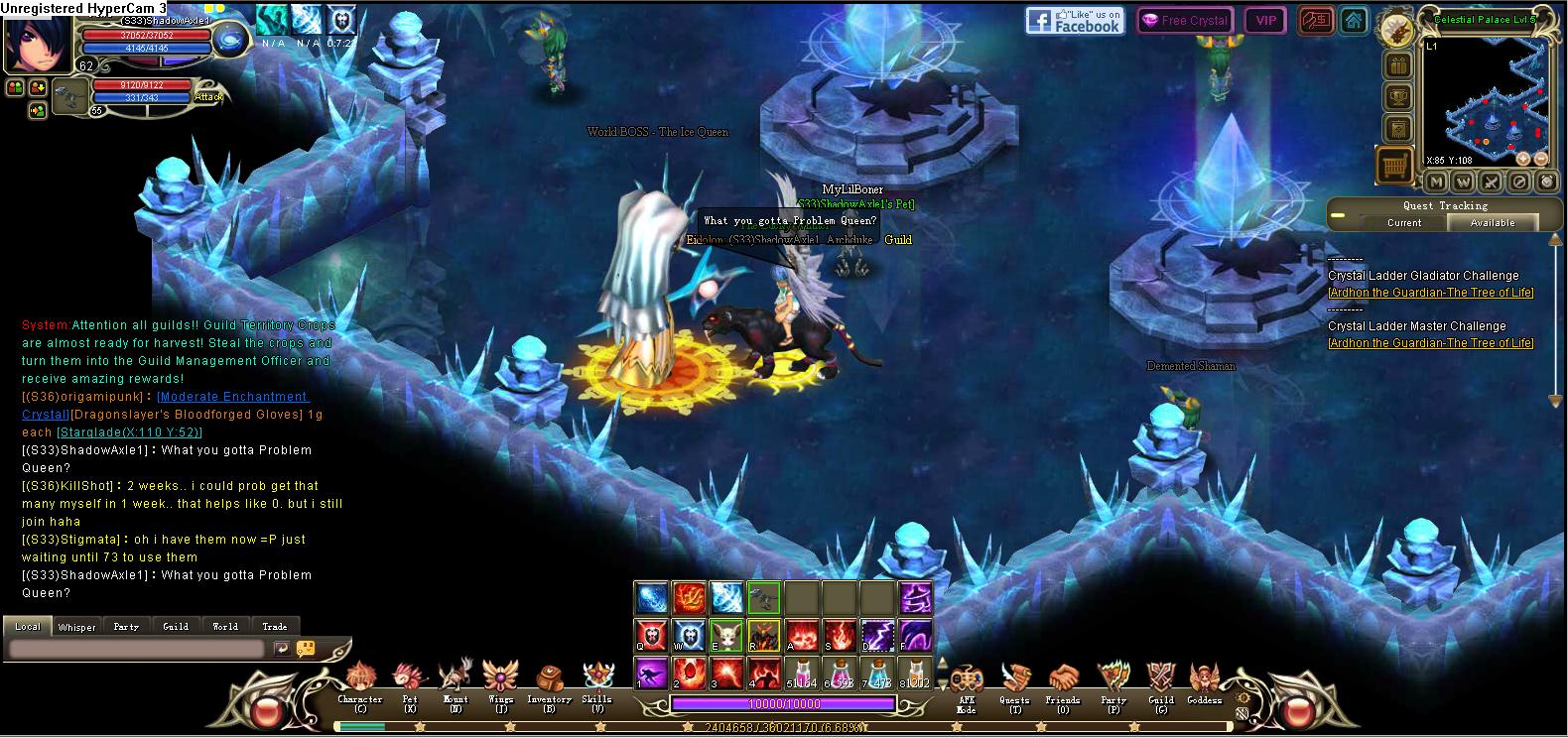This screenshot has height=738, width=1568.
Task: Open the Friends list
Action: click(x=1063, y=682)
